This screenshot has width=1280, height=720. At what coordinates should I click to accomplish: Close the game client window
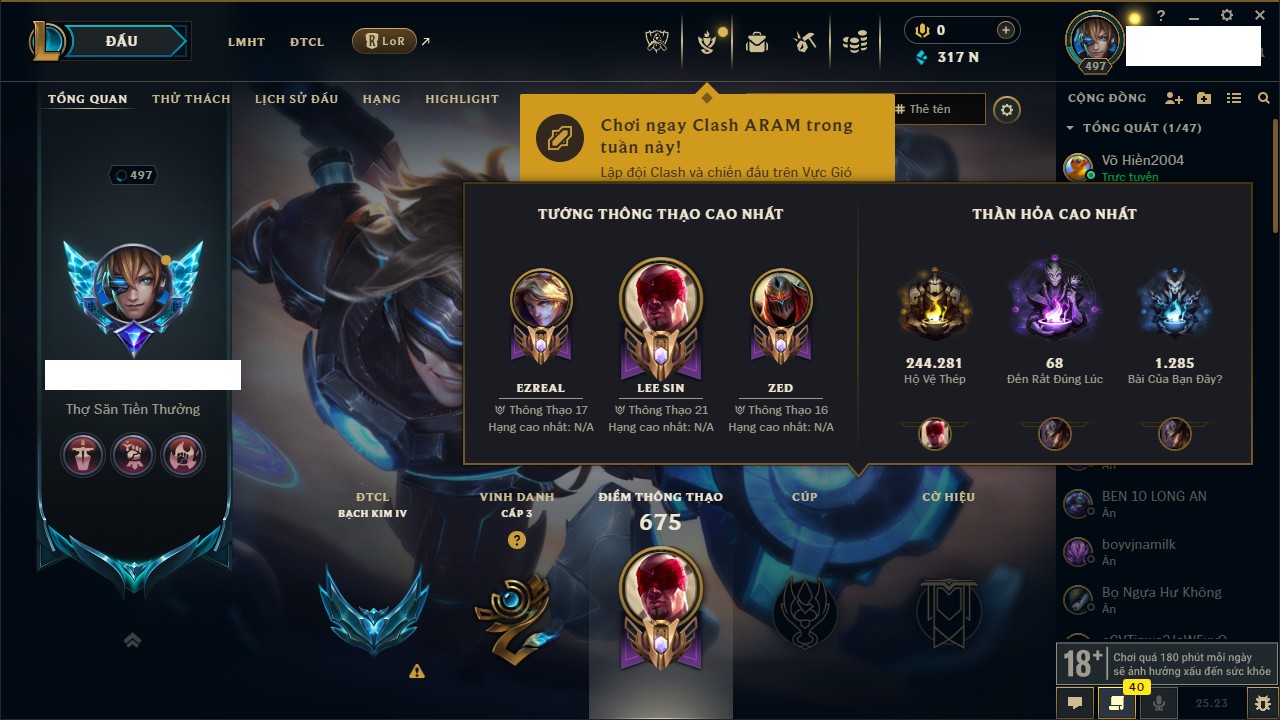tap(1258, 16)
